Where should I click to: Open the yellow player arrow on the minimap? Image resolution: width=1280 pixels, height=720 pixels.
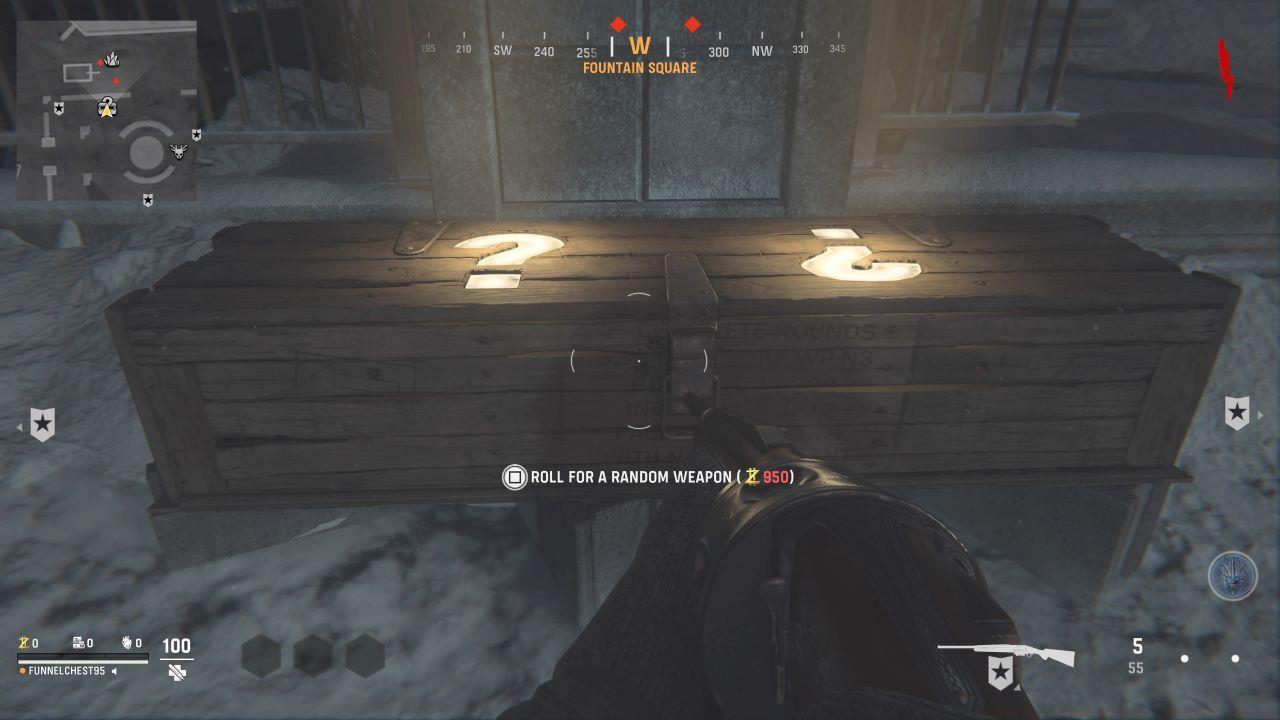[107, 110]
